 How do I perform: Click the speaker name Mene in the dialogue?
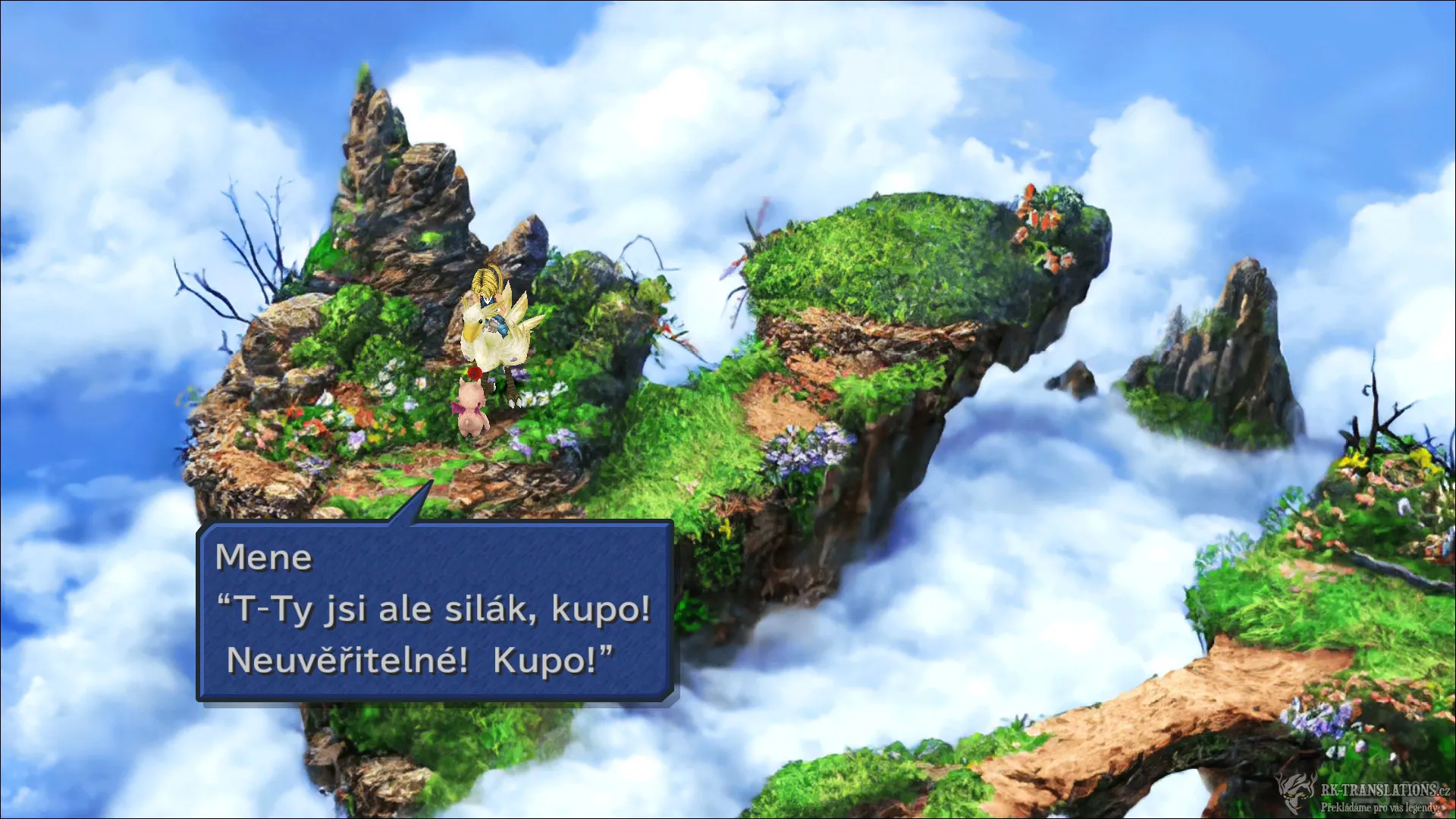tap(263, 557)
